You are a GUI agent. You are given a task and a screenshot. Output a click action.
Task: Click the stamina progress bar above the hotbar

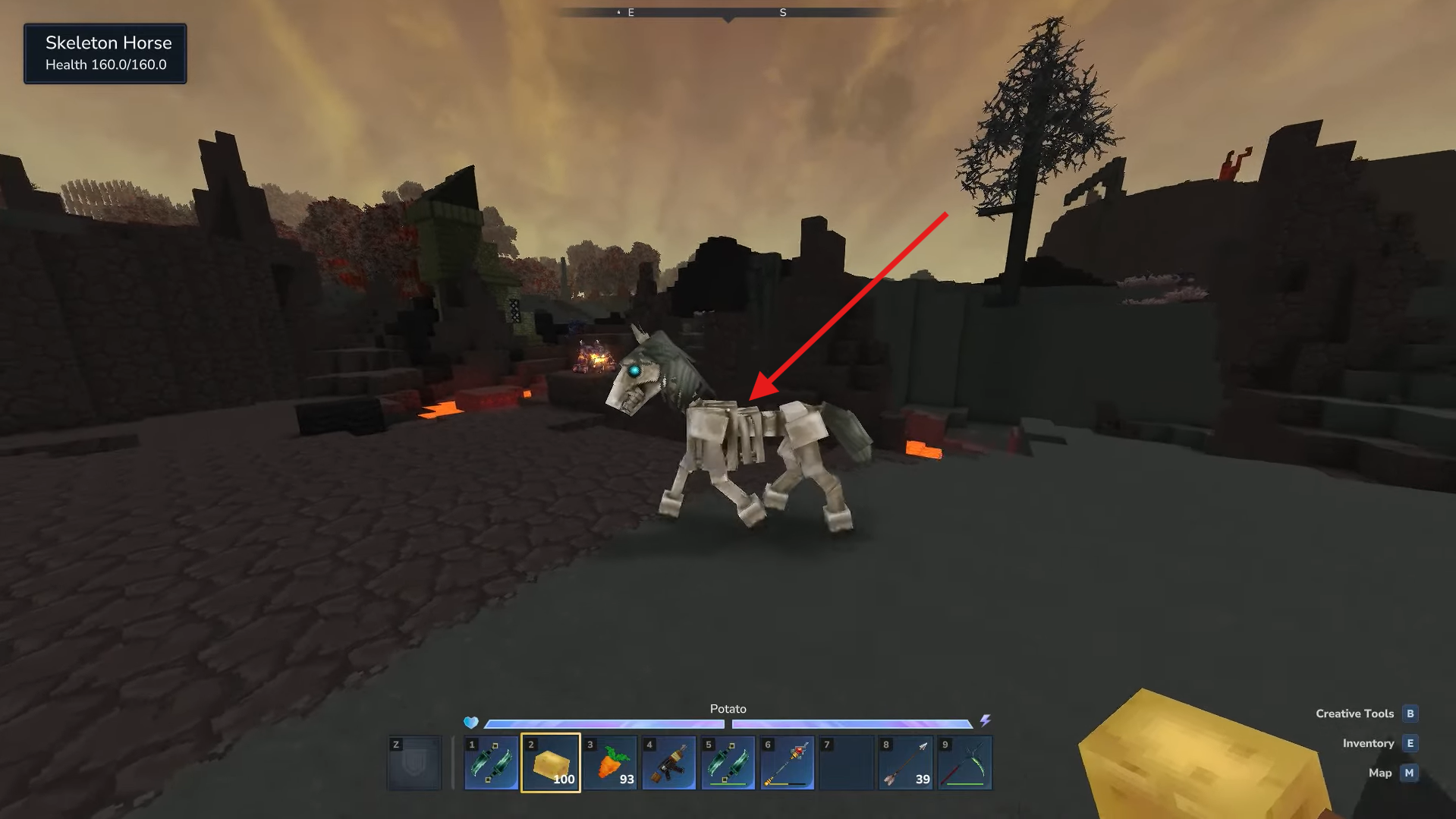[x=853, y=724]
